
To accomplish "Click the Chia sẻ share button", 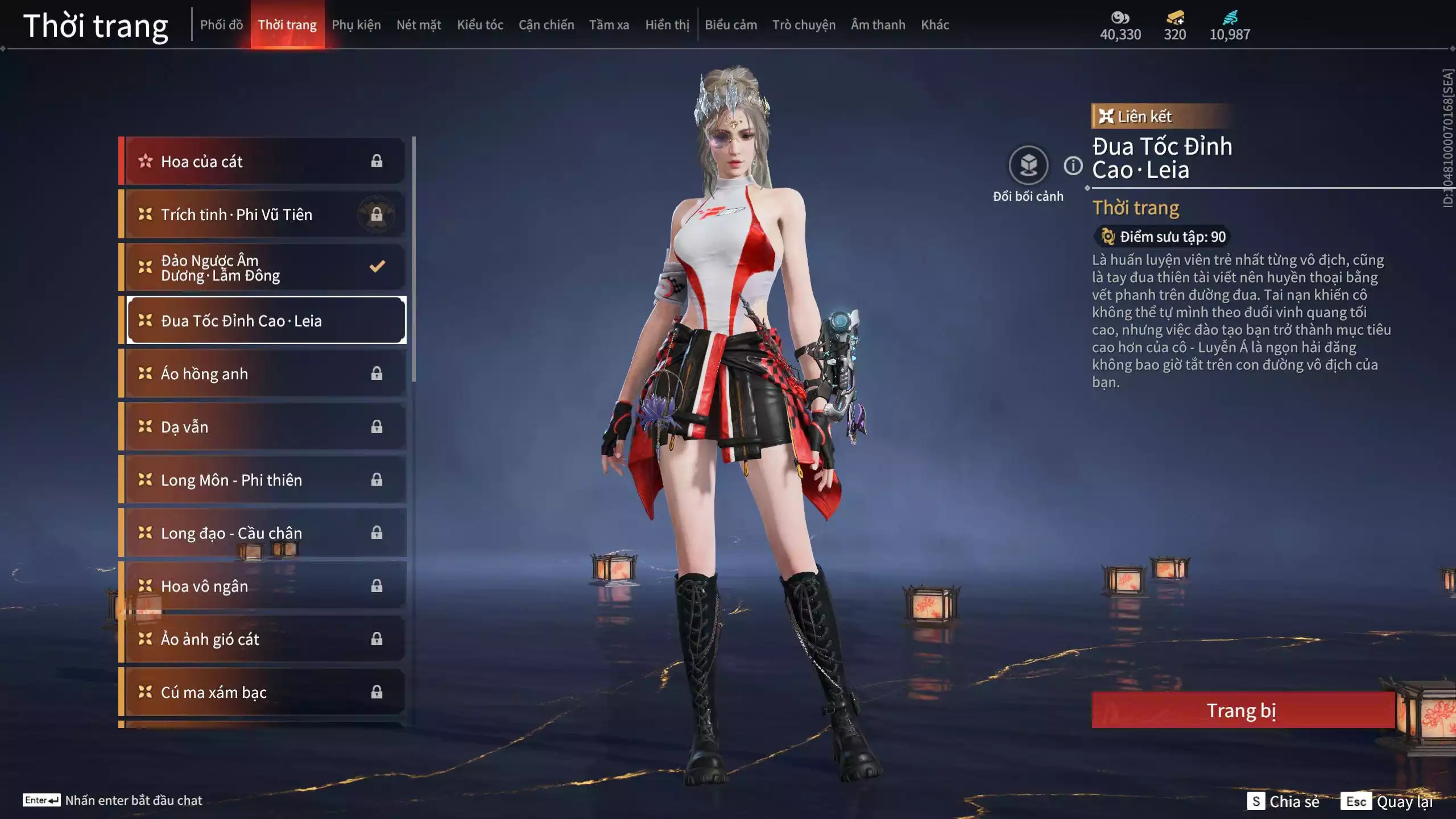I will point(1283,801).
